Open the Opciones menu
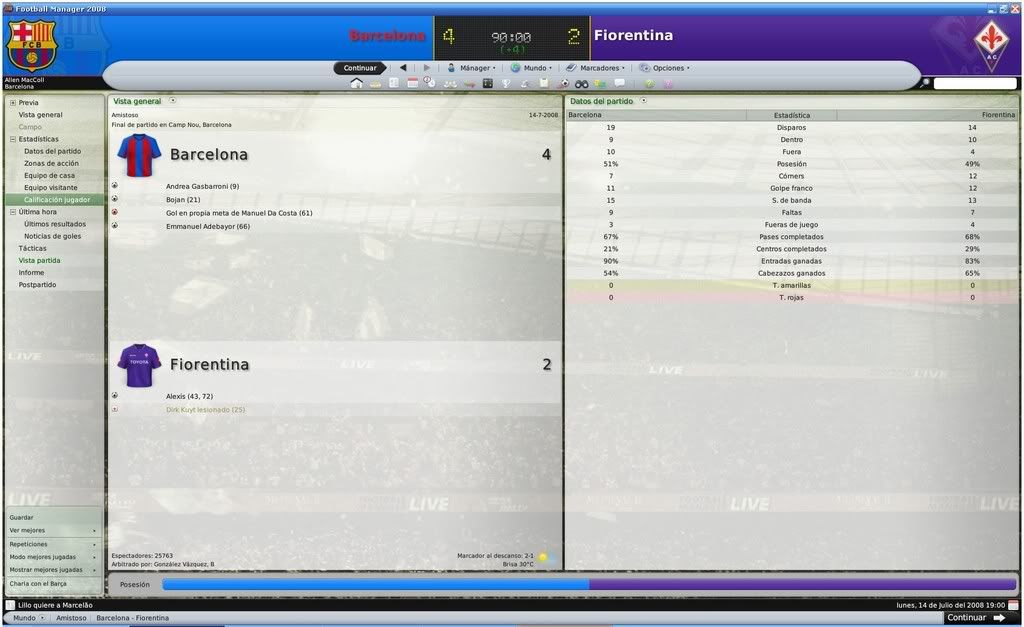 (x=665, y=68)
